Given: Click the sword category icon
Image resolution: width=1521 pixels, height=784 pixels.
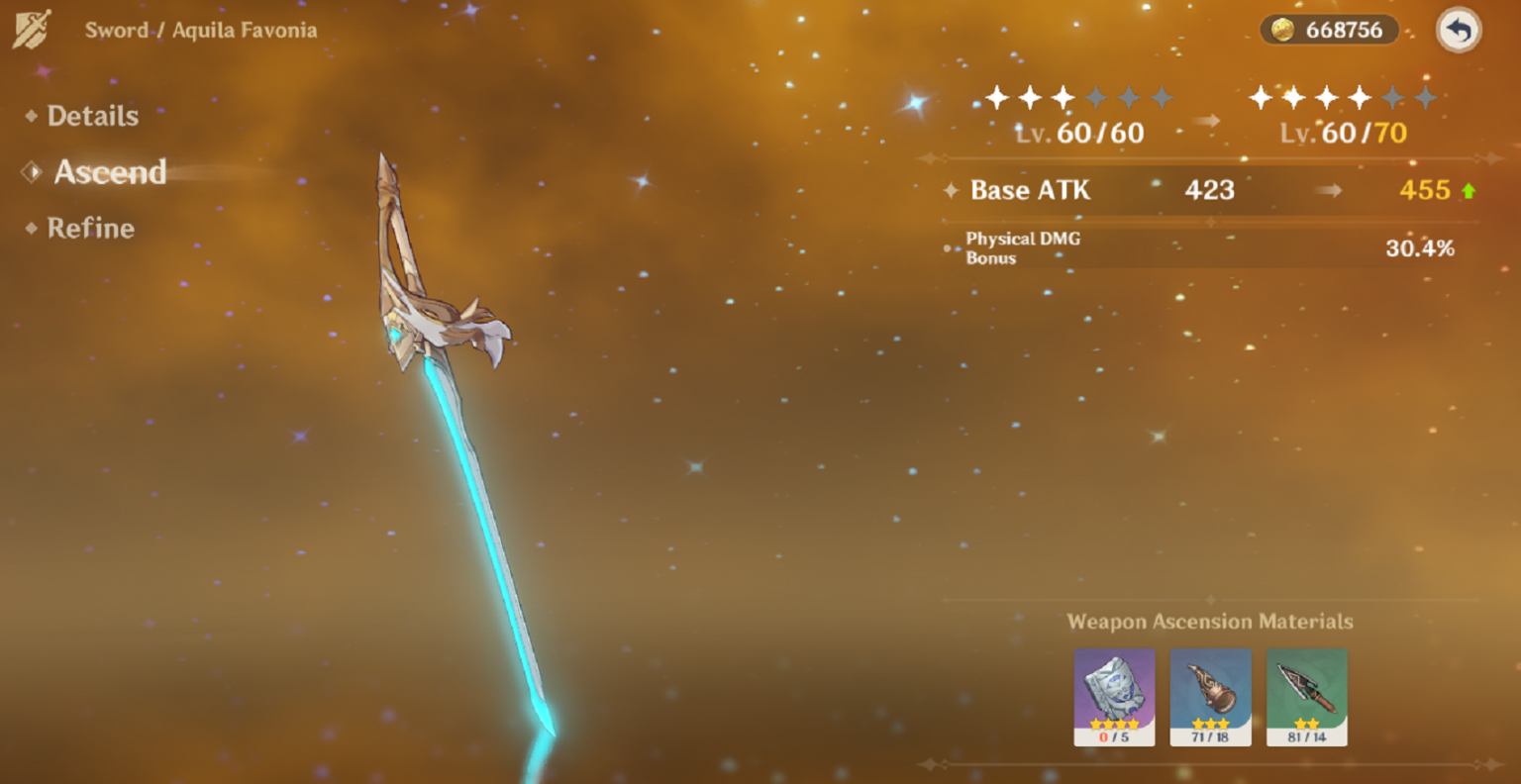Looking at the screenshot, I should tap(33, 30).
